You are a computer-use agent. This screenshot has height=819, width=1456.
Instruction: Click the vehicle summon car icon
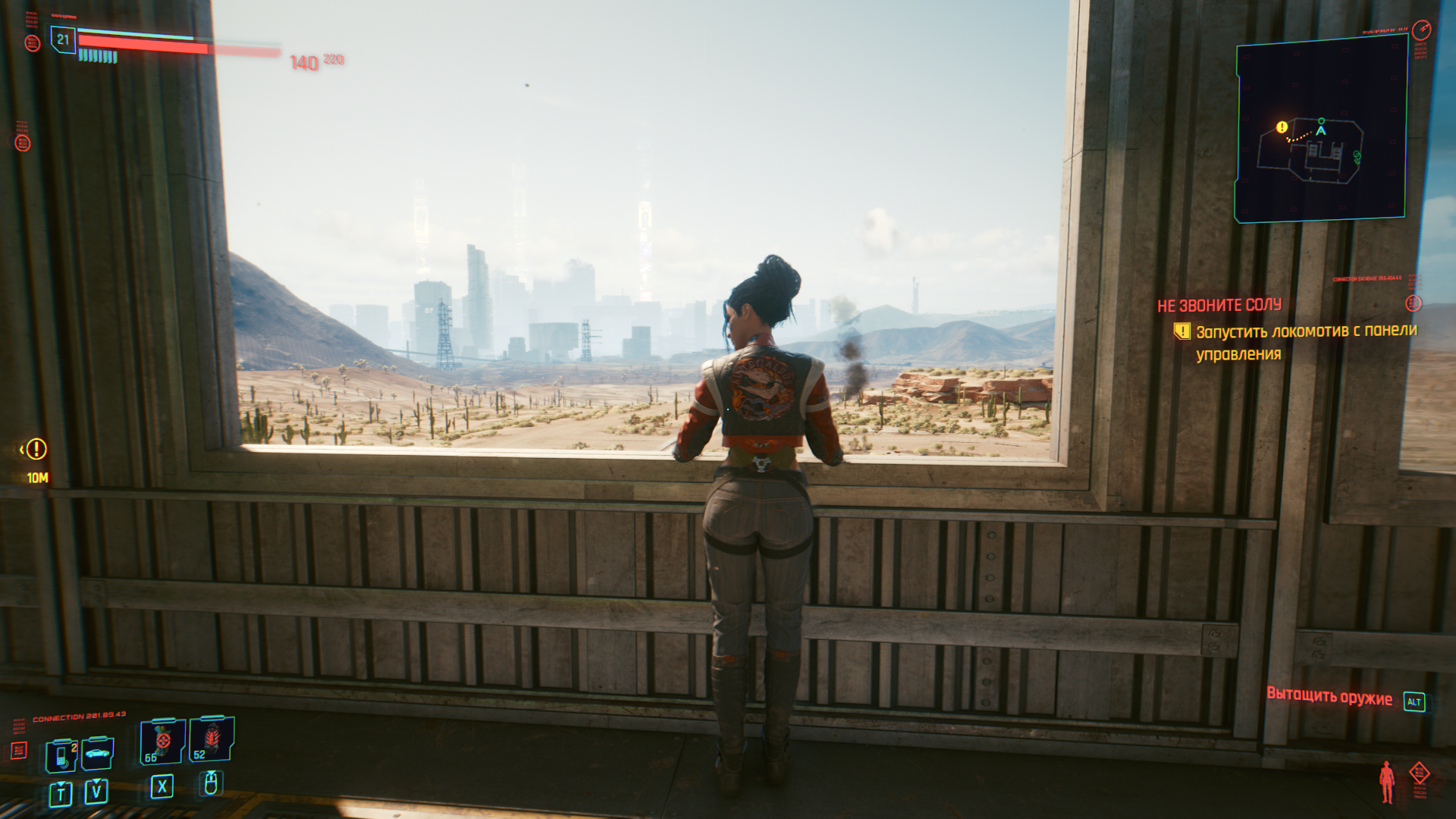click(x=96, y=754)
